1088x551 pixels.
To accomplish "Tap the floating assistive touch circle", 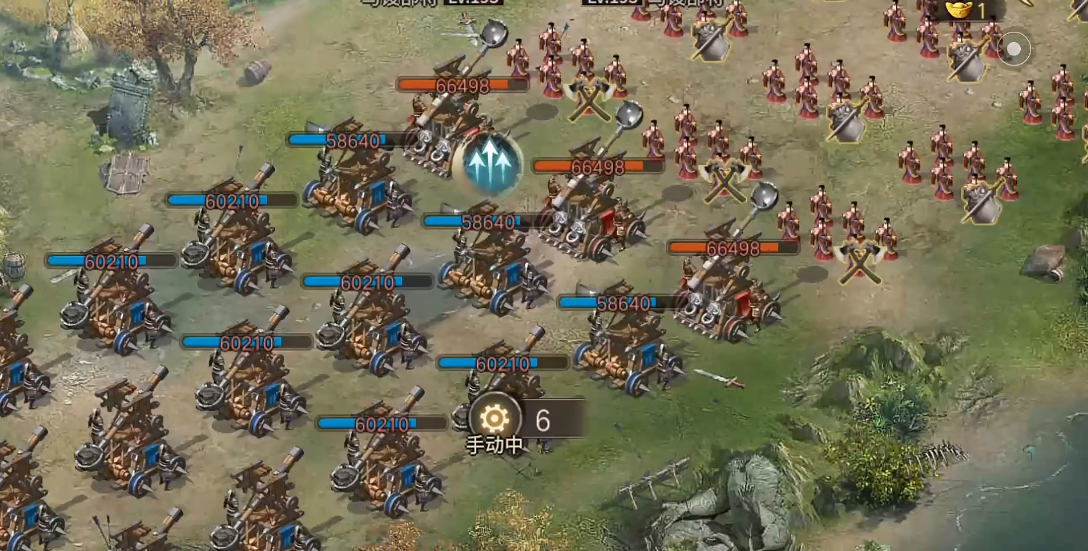I will (1015, 48).
